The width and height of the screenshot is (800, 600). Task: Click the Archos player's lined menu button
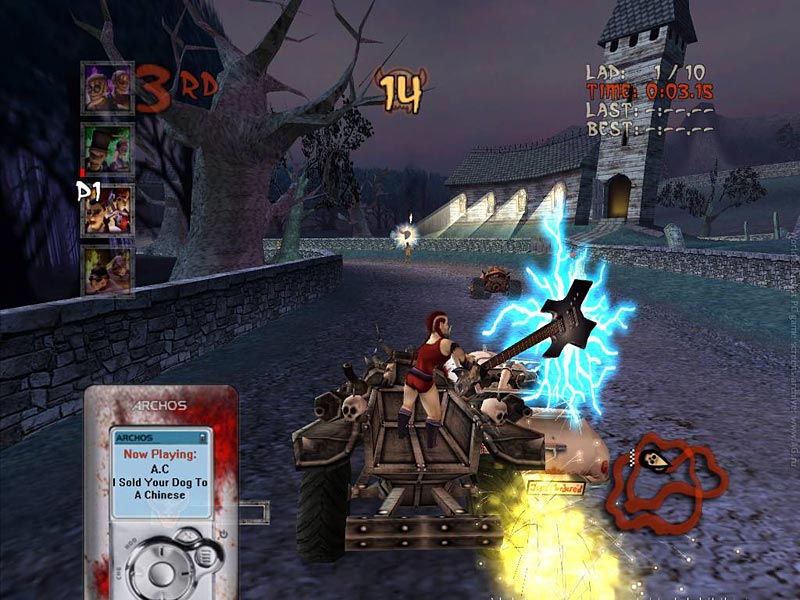coord(204,556)
